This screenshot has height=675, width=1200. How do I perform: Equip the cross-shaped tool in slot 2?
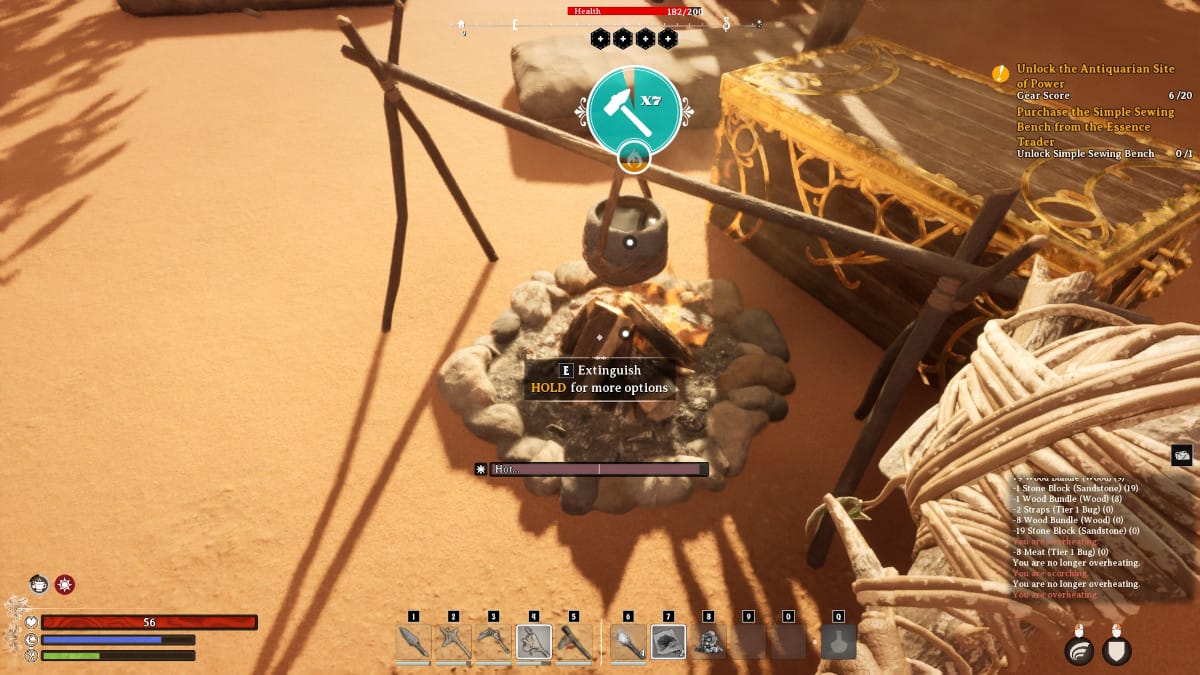pyautogui.click(x=453, y=641)
